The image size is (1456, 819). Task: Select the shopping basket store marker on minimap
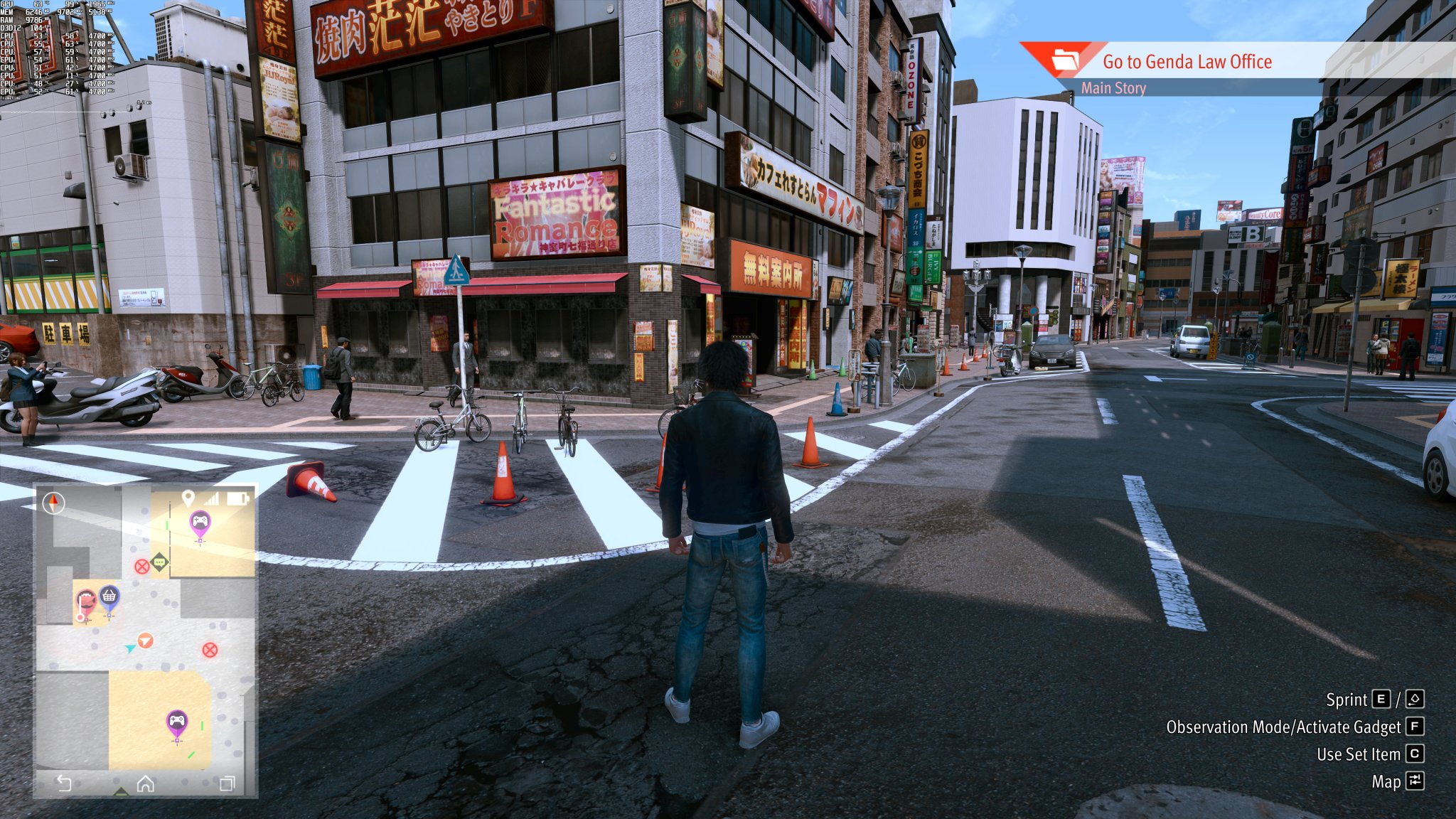coord(109,594)
